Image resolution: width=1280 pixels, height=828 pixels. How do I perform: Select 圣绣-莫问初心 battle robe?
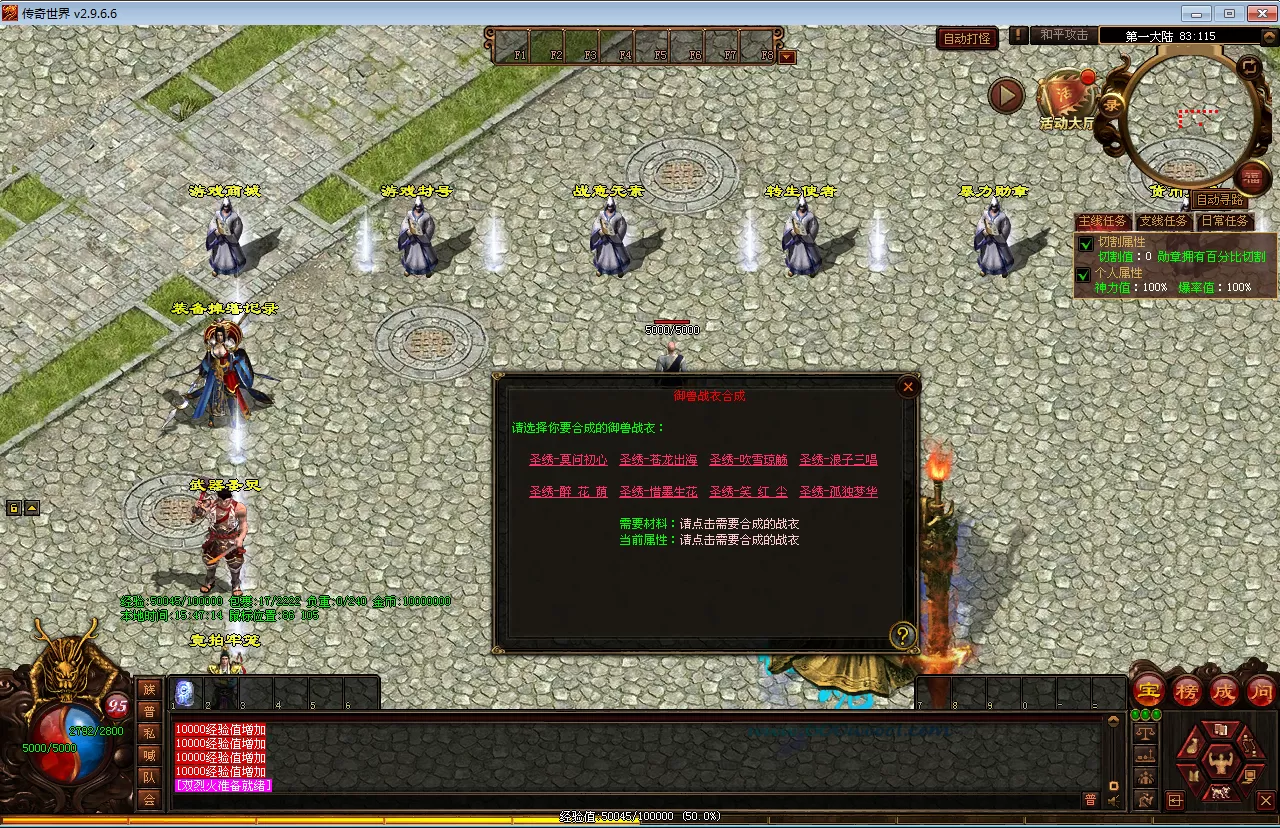point(568,460)
